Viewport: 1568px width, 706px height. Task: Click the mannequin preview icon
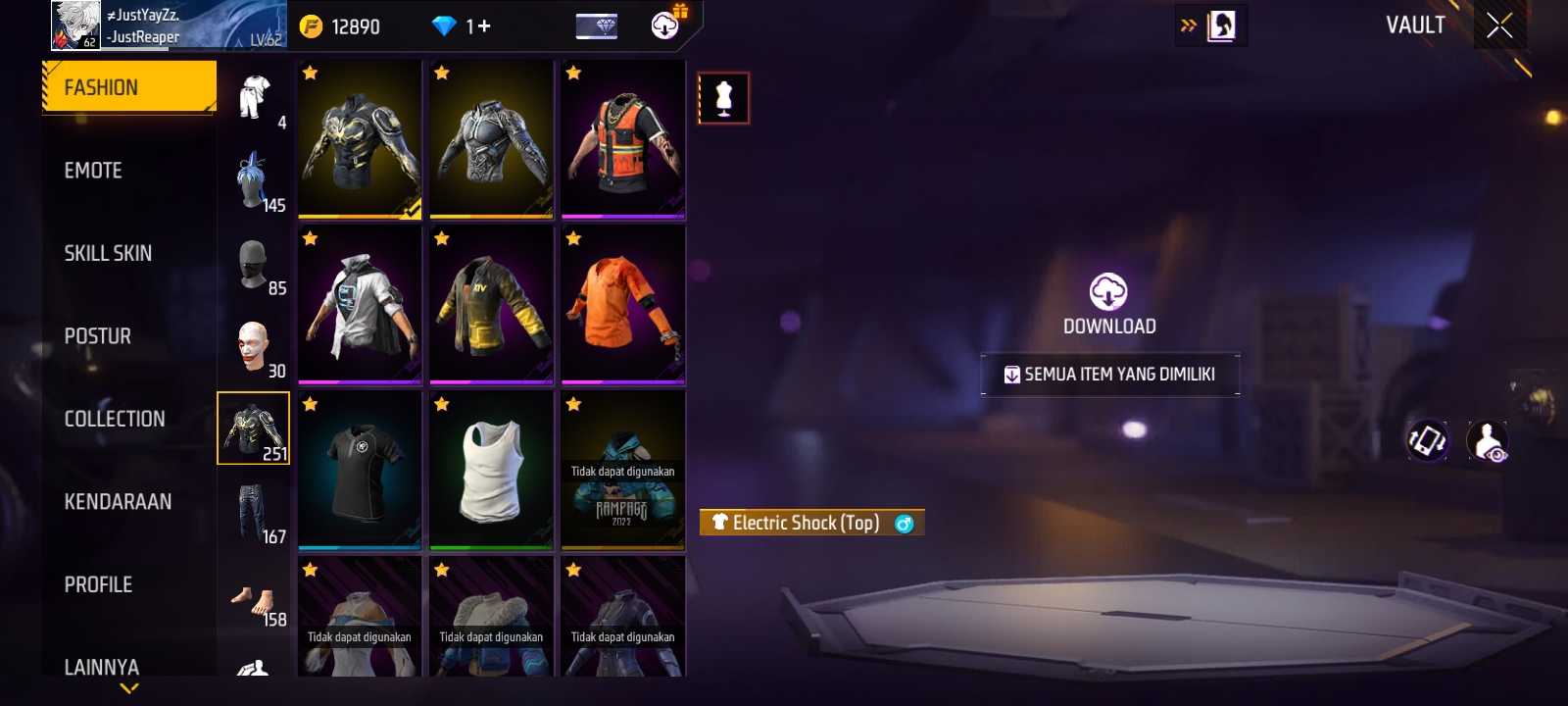coord(723,98)
